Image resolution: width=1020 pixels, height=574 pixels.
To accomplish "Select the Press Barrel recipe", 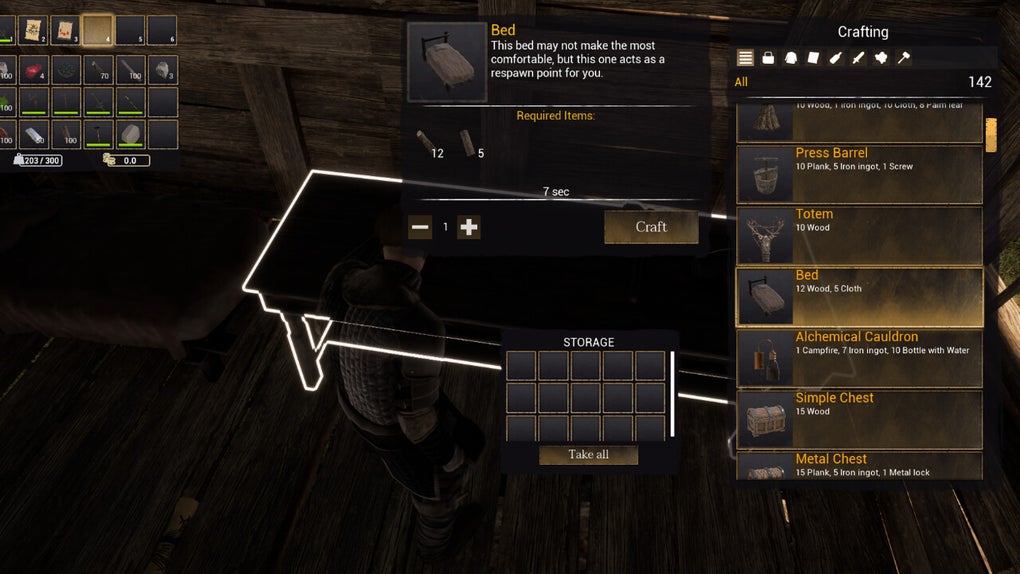I will pyautogui.click(x=859, y=174).
